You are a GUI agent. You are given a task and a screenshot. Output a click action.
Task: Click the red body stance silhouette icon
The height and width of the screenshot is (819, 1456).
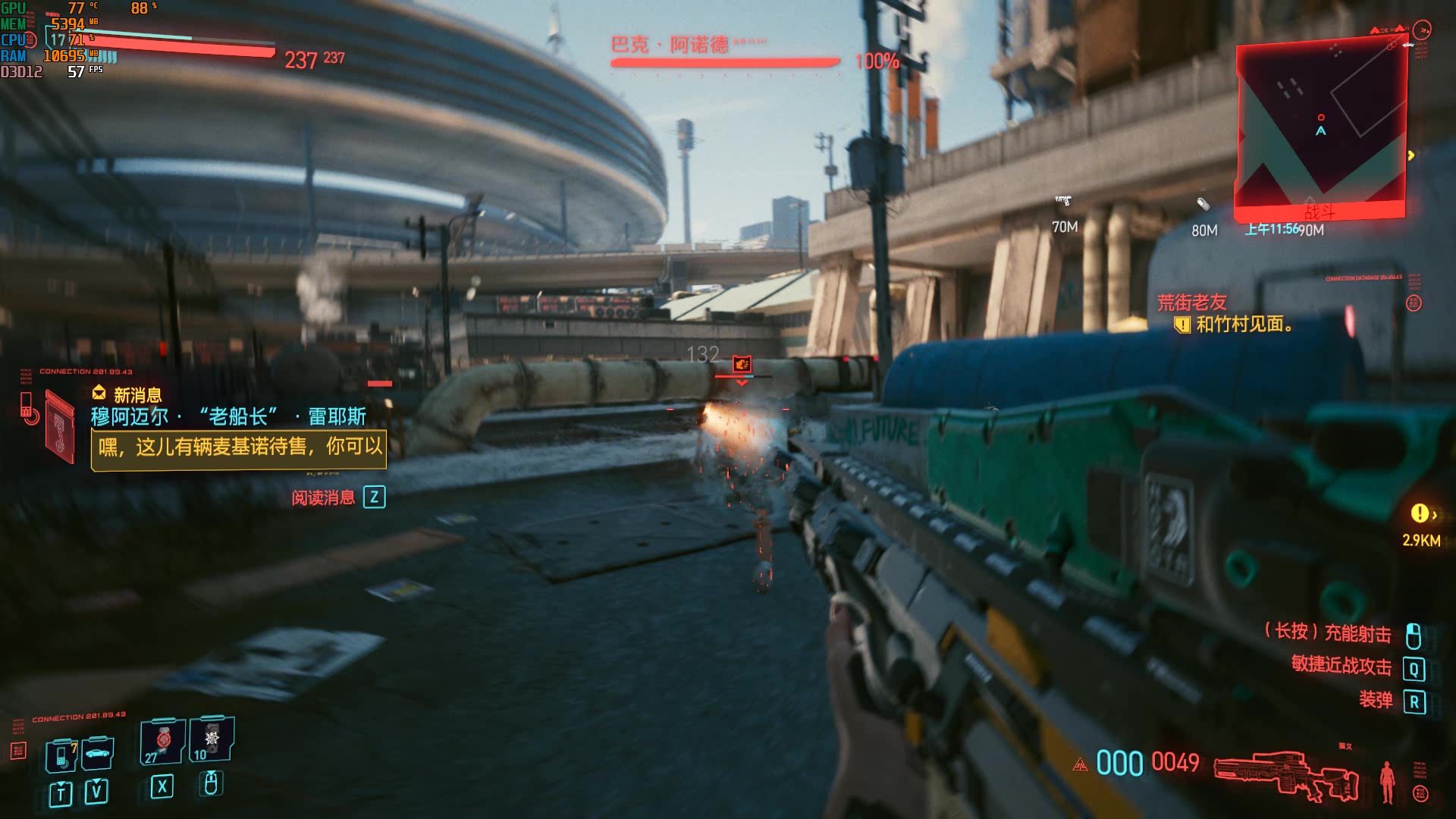pos(1387,781)
